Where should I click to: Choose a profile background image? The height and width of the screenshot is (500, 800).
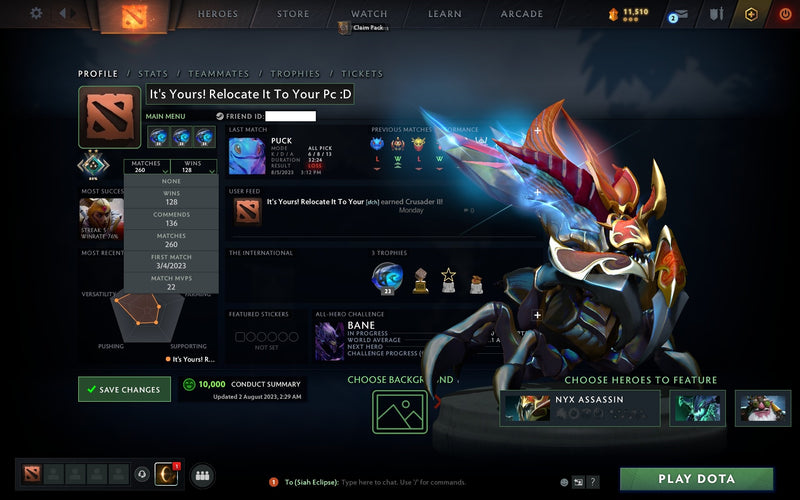[x=400, y=411]
